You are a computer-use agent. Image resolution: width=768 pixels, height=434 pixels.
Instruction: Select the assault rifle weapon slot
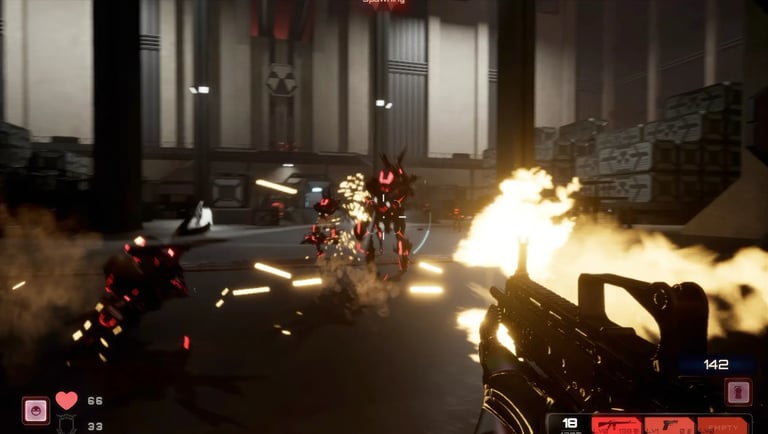pos(616,425)
